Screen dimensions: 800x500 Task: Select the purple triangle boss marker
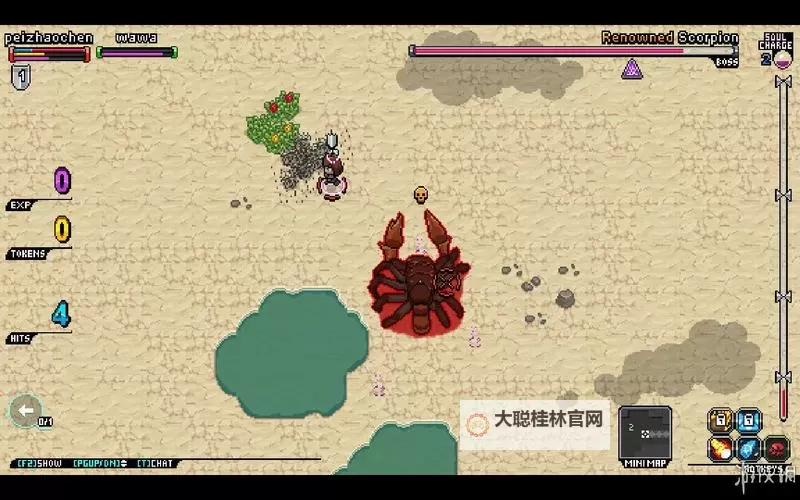(x=632, y=68)
